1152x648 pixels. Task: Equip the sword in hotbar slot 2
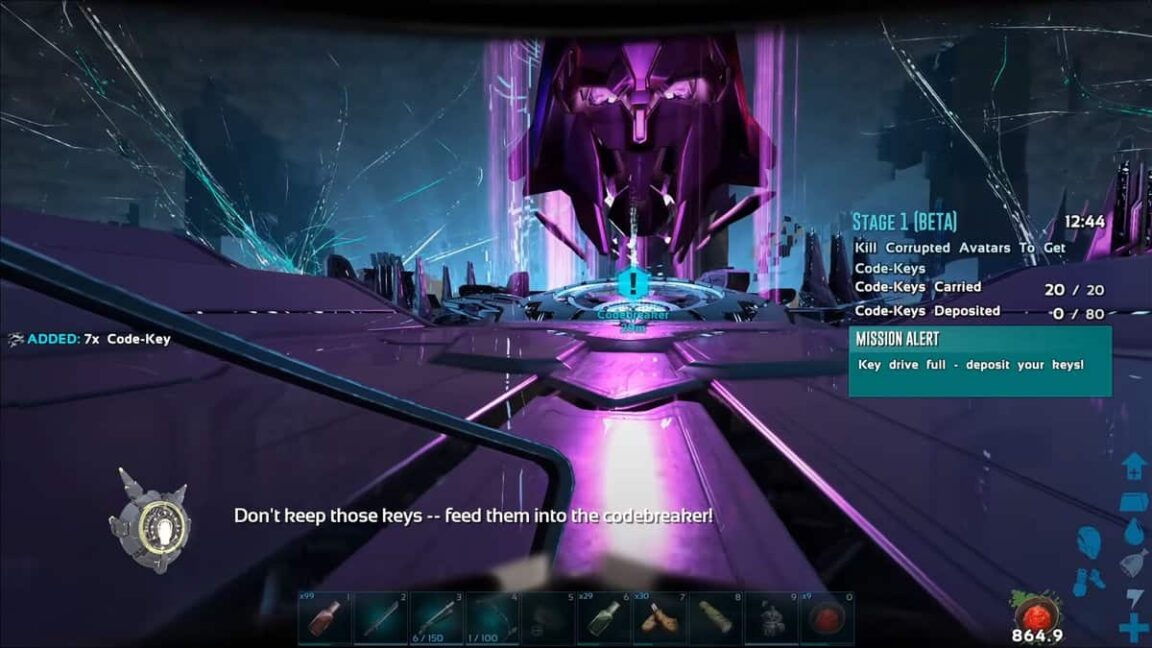click(380, 619)
